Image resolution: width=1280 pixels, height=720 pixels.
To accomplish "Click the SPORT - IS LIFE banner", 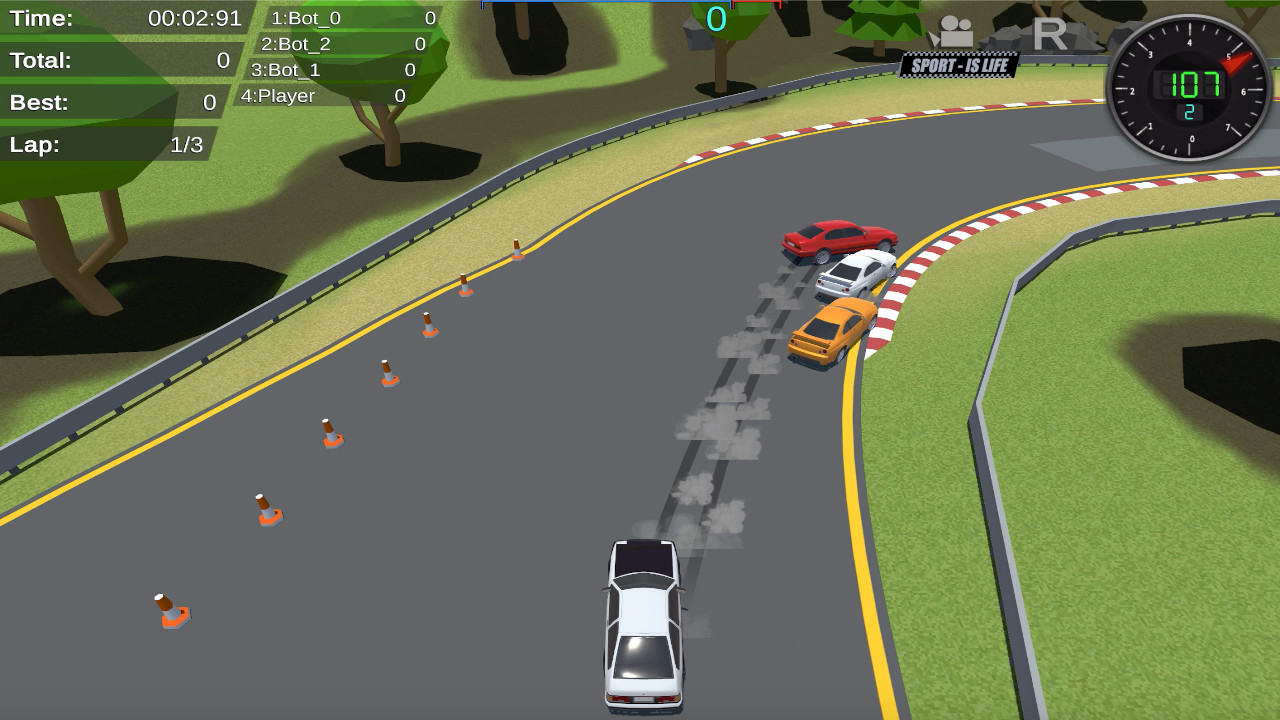I will point(959,62).
